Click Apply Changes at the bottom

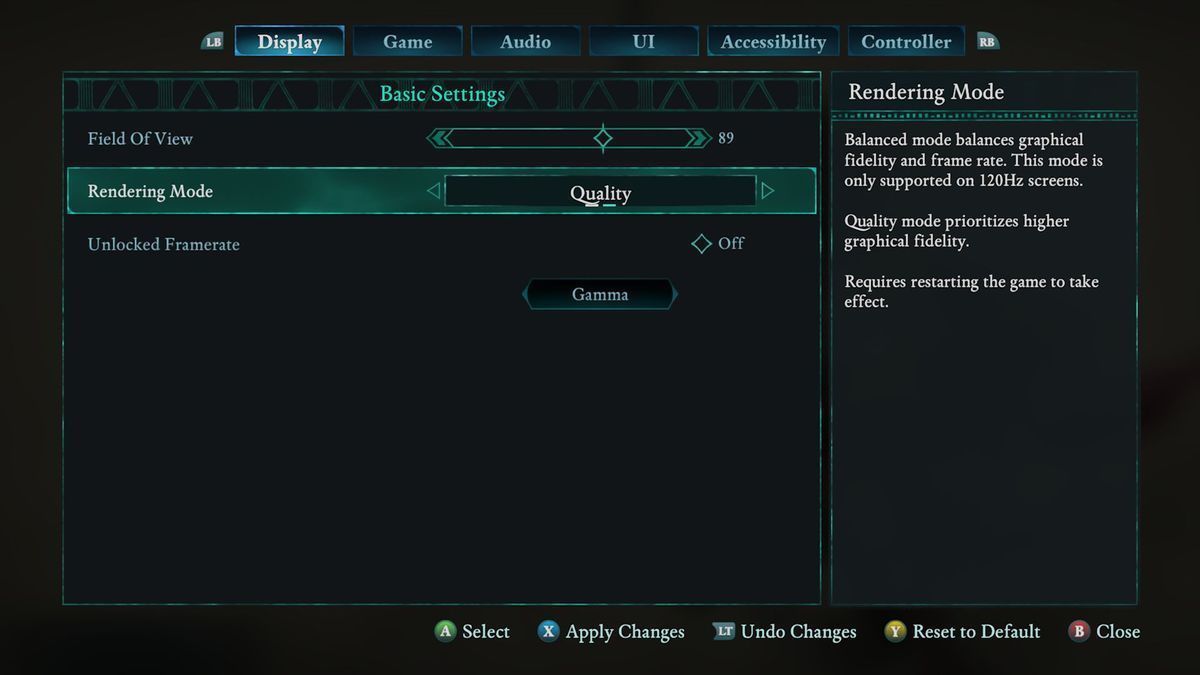click(x=611, y=632)
